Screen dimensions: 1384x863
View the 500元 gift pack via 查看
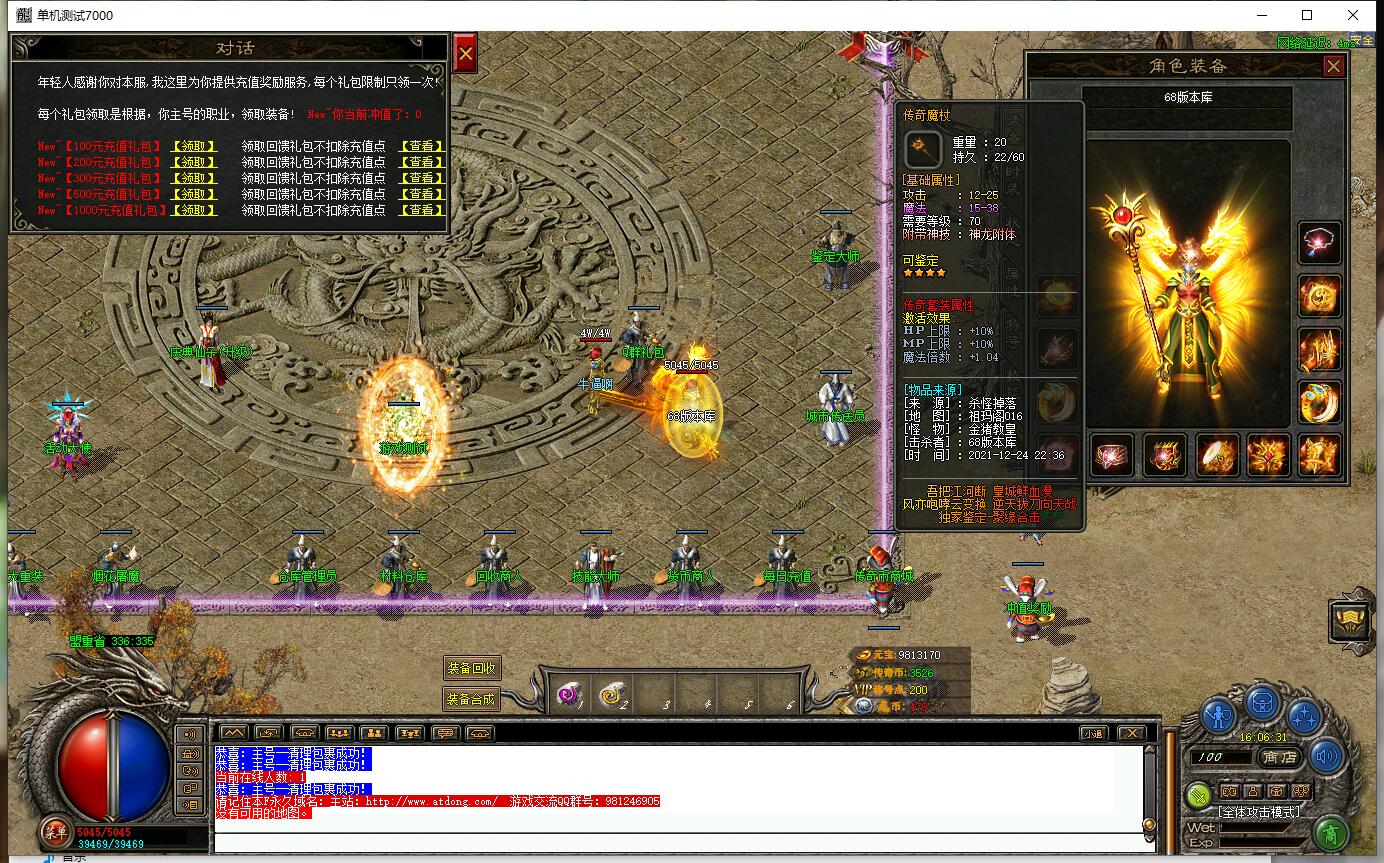click(x=421, y=194)
